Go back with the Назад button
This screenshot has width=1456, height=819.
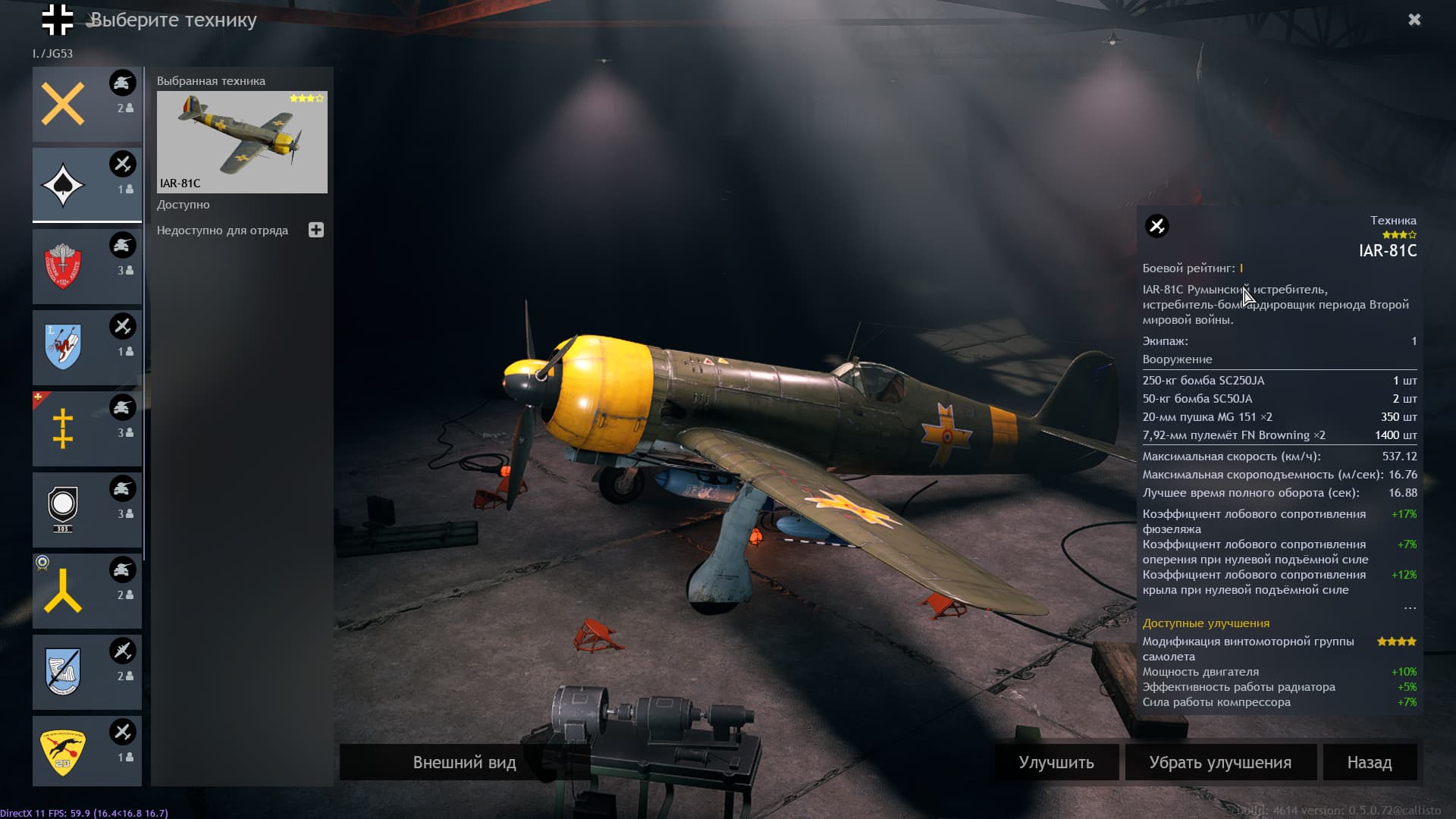[1370, 762]
